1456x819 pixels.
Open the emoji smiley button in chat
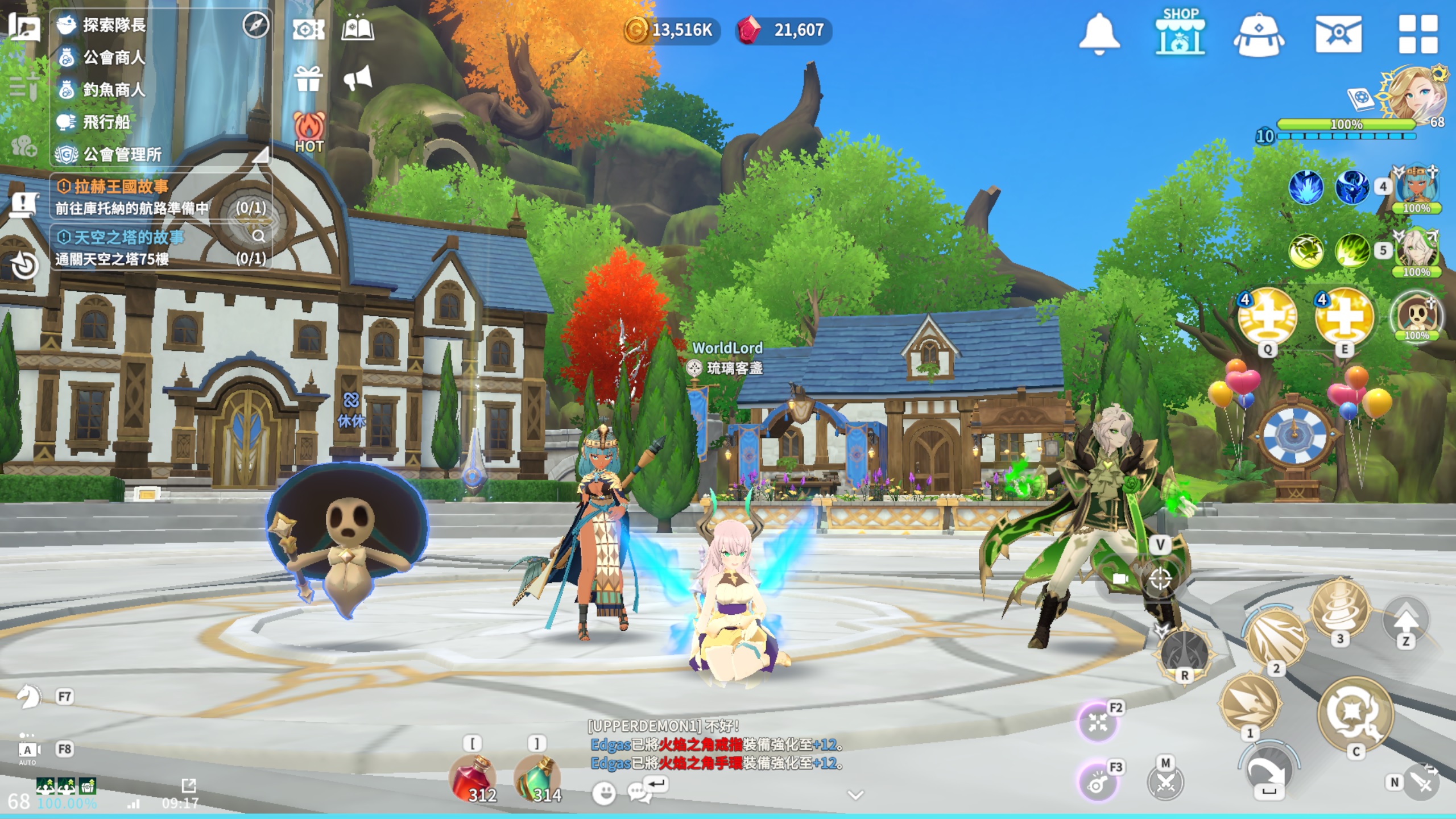[x=604, y=792]
